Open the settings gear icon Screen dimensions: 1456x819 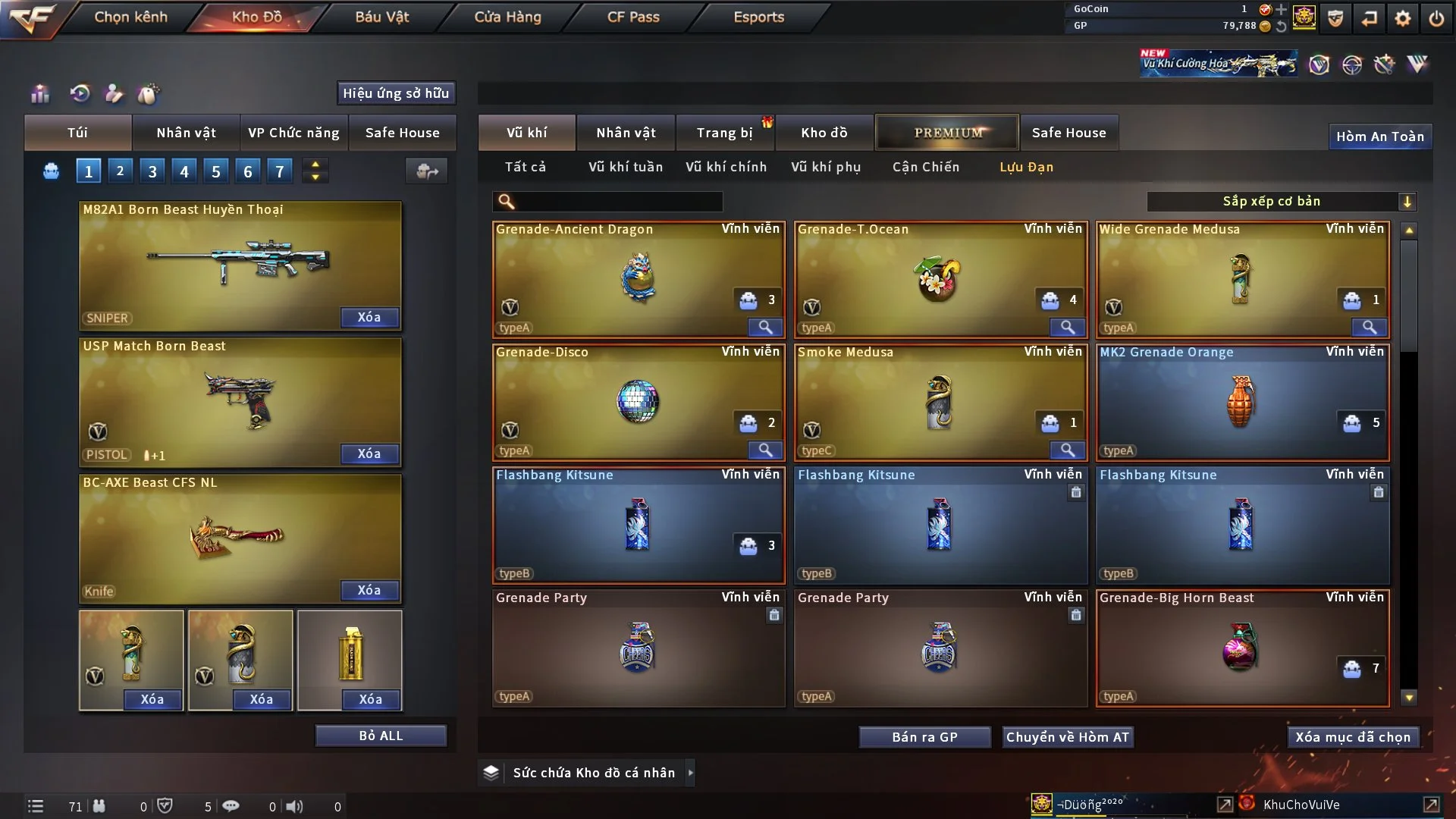(x=1403, y=18)
